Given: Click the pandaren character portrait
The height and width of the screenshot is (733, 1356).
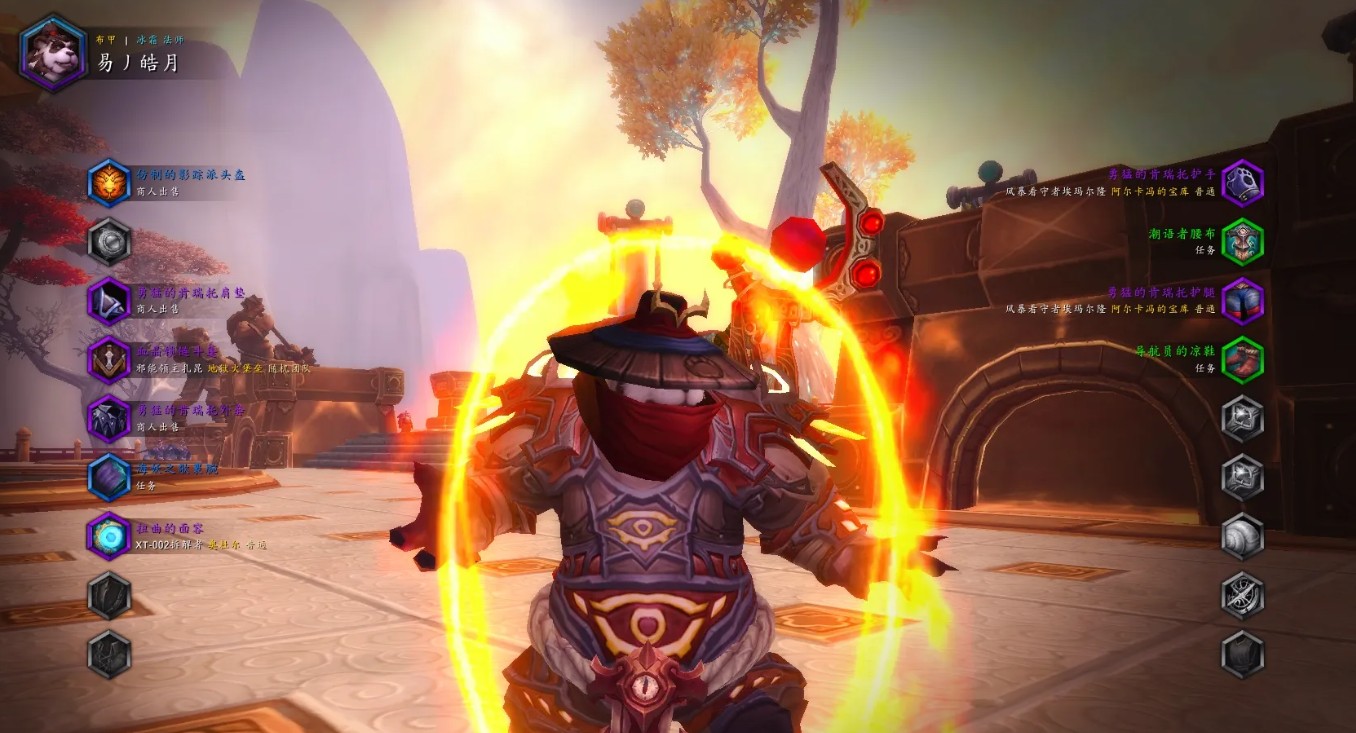Looking at the screenshot, I should pos(53,53).
